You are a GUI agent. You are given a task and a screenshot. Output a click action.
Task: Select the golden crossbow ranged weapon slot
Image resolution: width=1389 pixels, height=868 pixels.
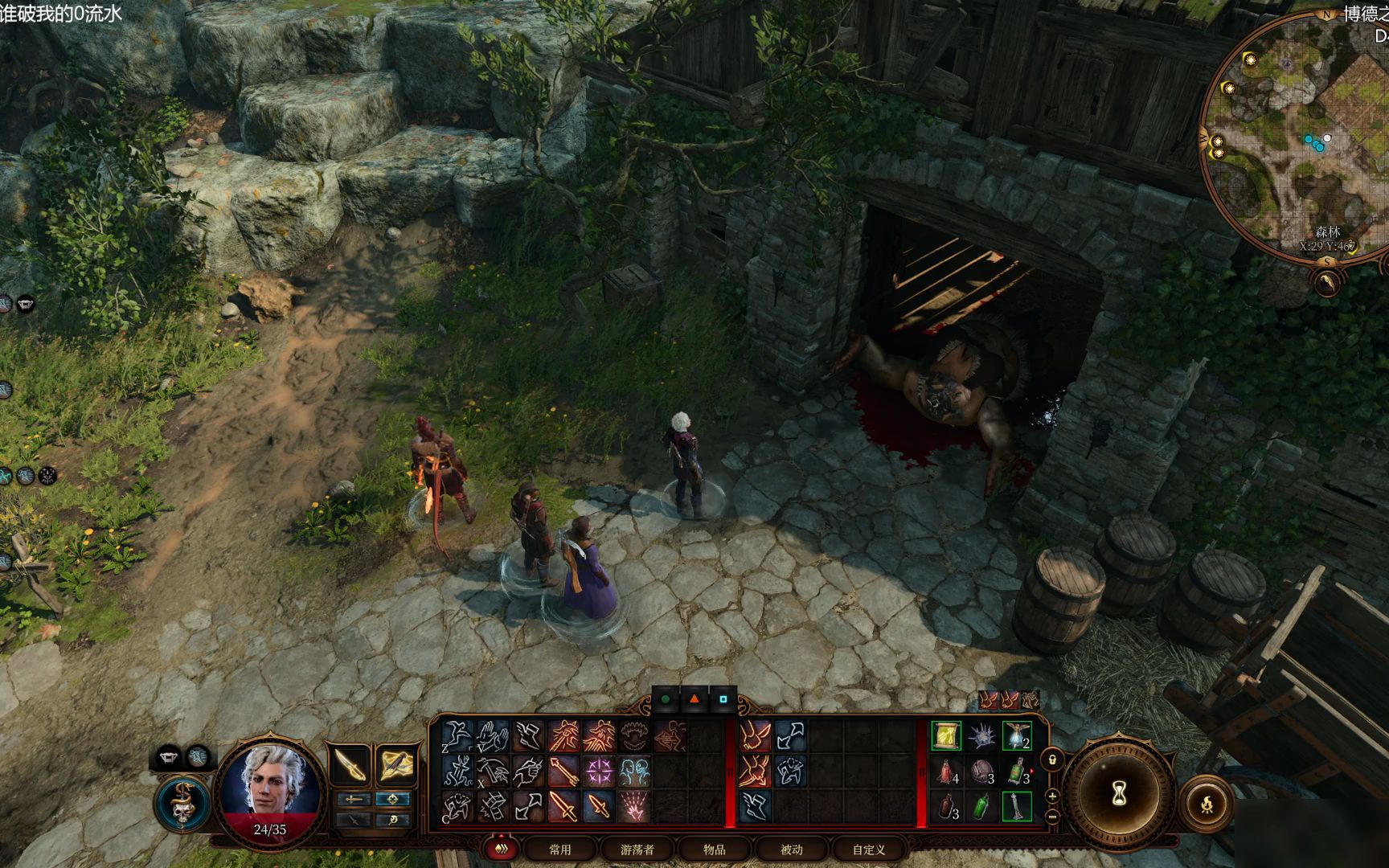396,764
